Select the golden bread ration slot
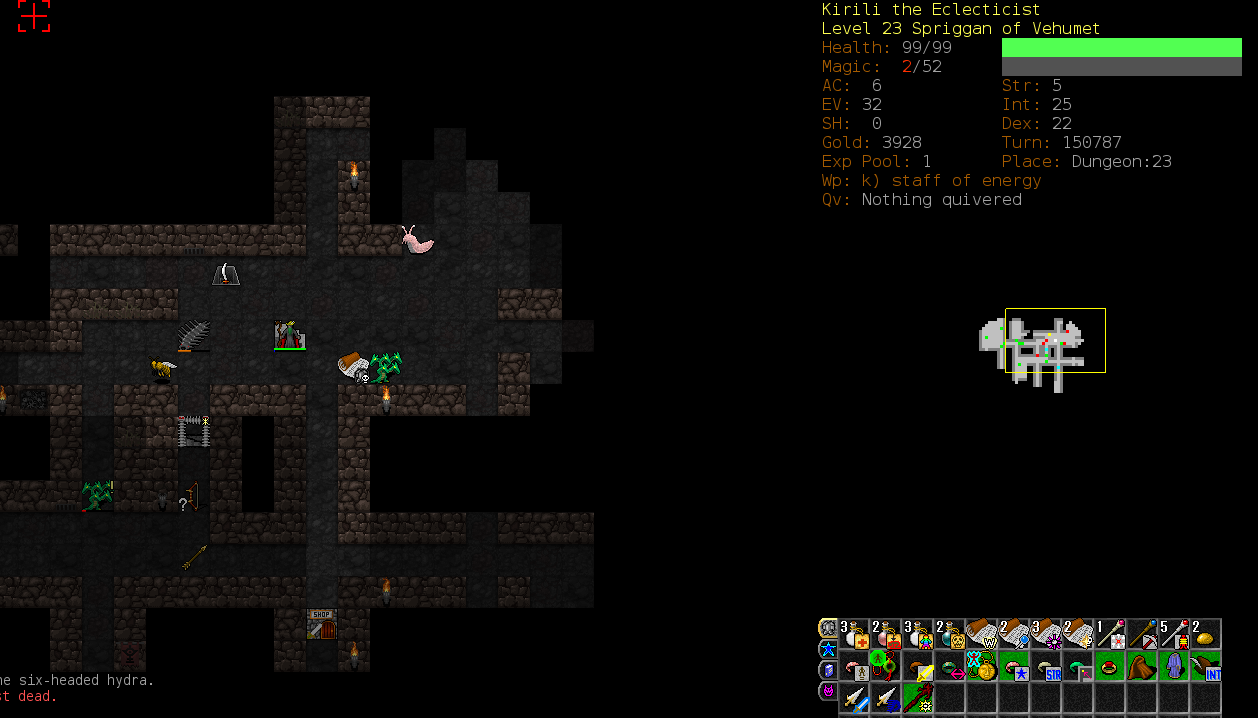This screenshot has width=1258, height=718. click(x=1206, y=634)
